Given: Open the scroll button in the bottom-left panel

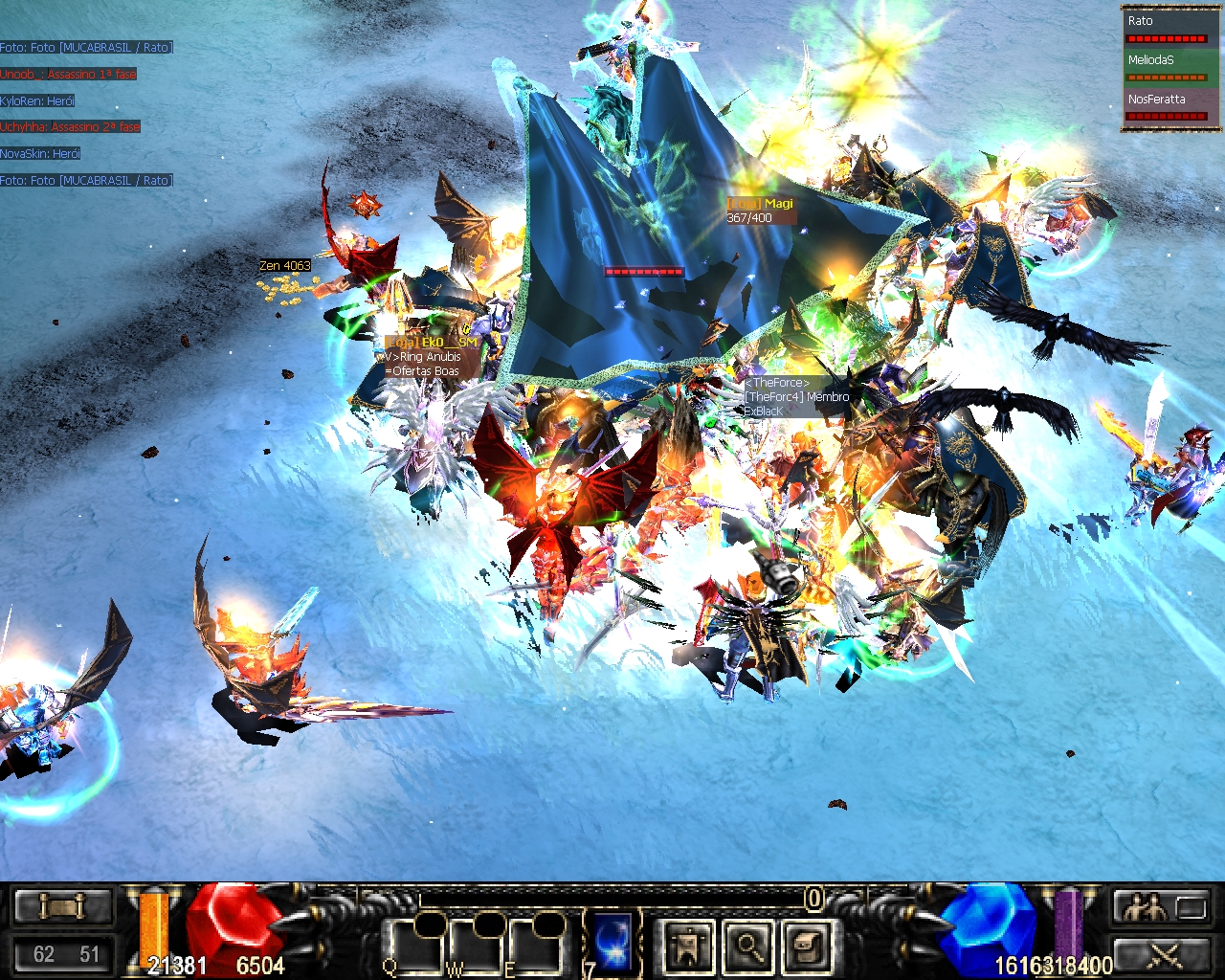Looking at the screenshot, I should (x=62, y=905).
